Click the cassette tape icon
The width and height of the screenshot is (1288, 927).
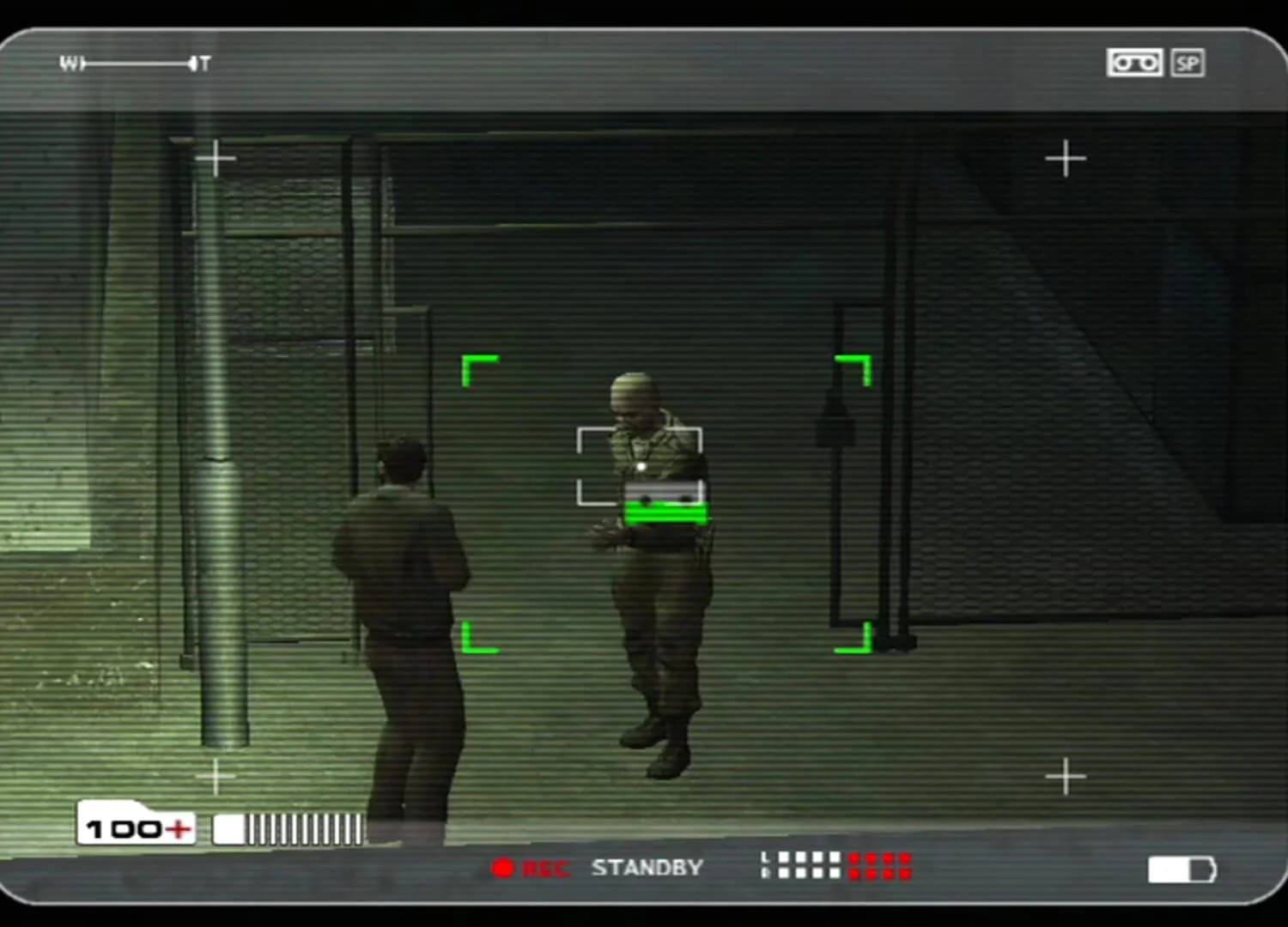[1135, 62]
